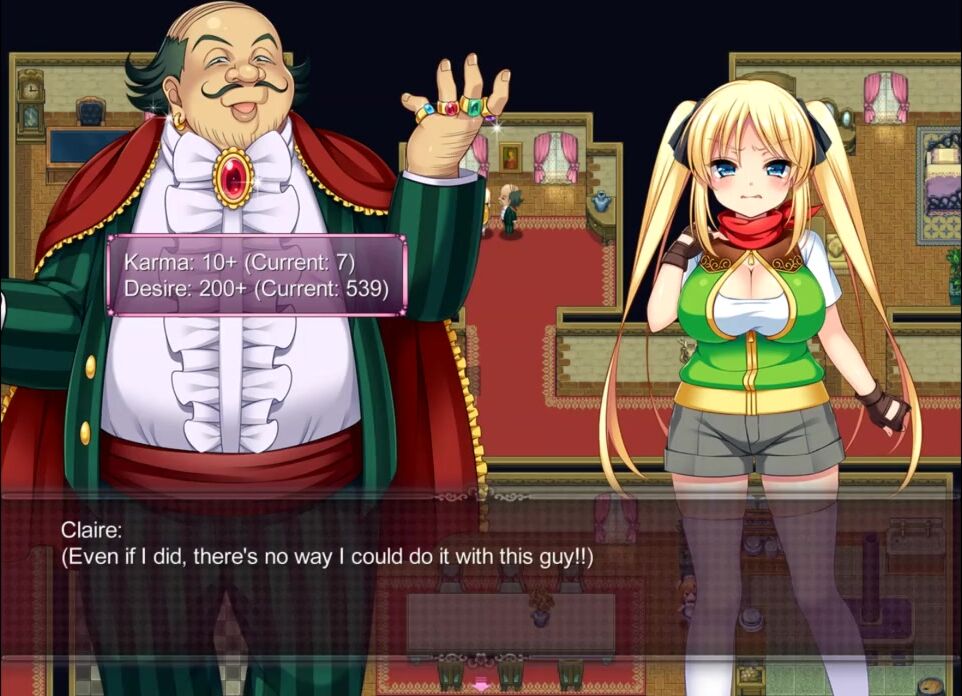This screenshot has width=962, height=696.
Task: Click the pink continue arrow under the dialogue
Action: pos(481,686)
